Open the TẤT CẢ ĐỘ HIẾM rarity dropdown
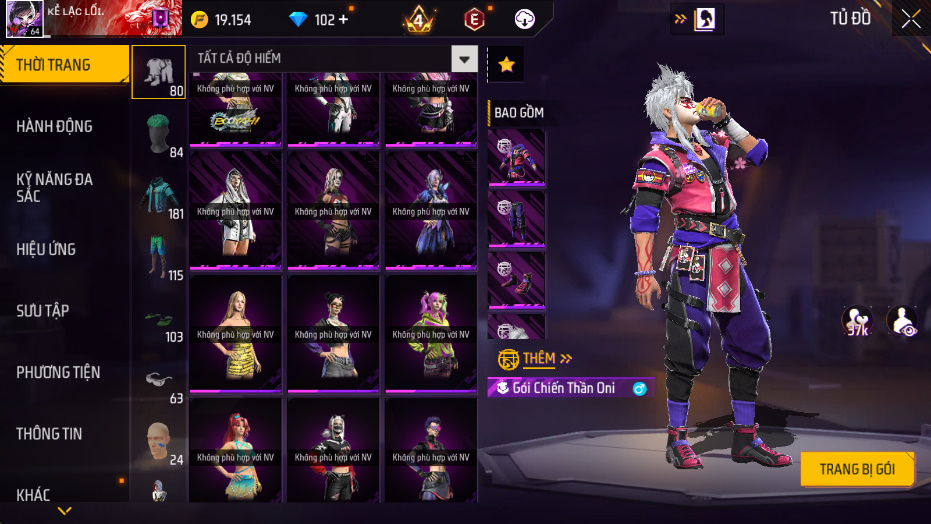Screen dimensions: 931x524 coord(464,59)
